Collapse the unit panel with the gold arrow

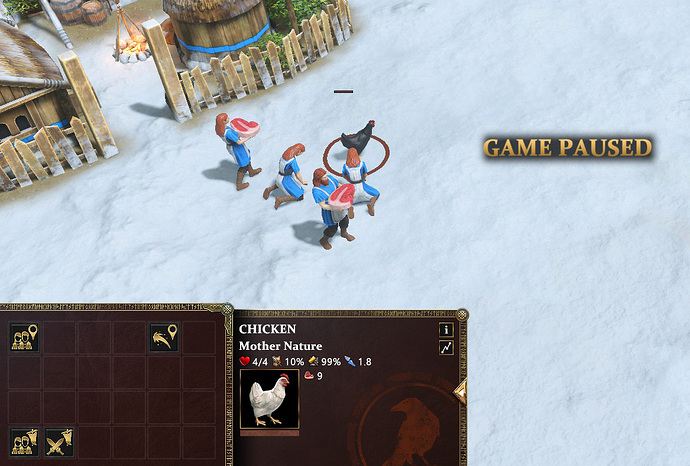click(460, 392)
